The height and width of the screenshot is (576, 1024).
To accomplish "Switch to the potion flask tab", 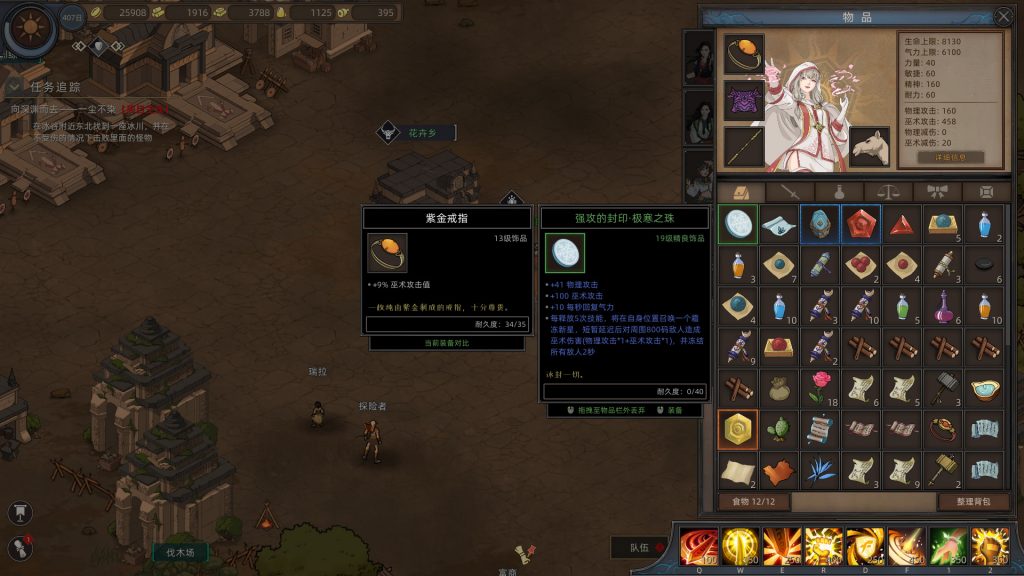I will pyautogui.click(x=840, y=192).
